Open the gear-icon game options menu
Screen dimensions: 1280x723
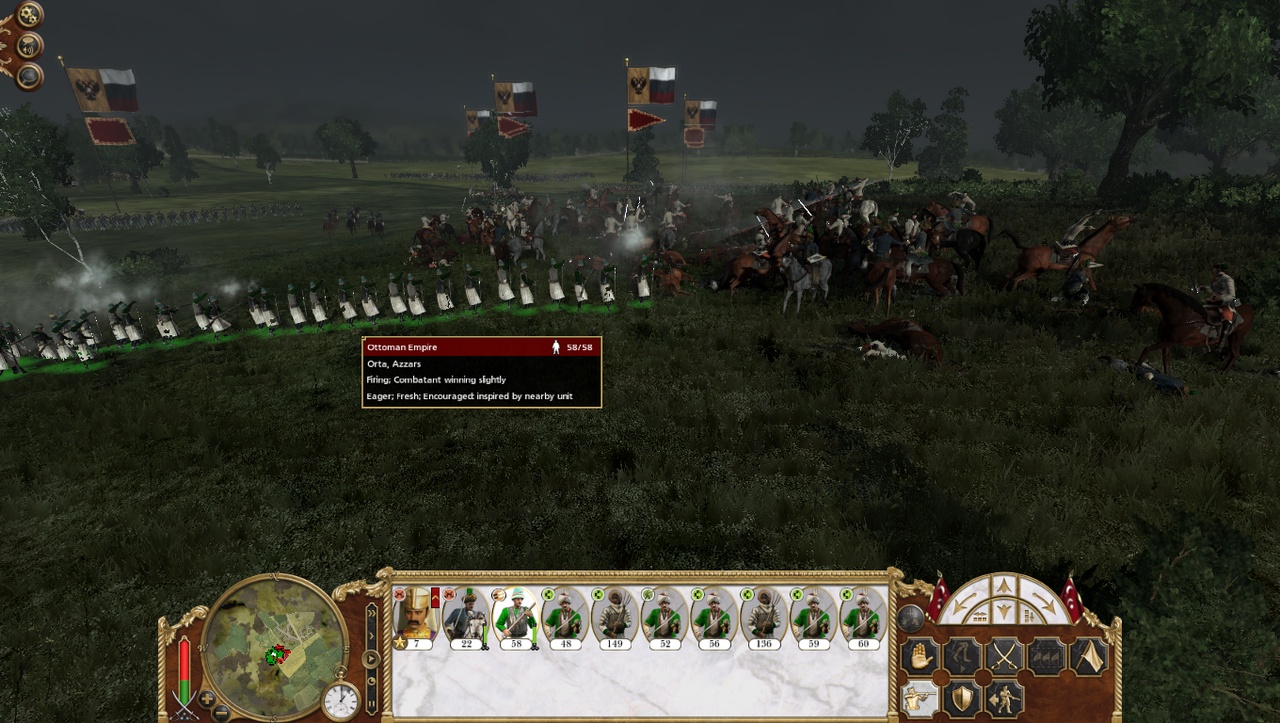pyautogui.click(x=30, y=14)
